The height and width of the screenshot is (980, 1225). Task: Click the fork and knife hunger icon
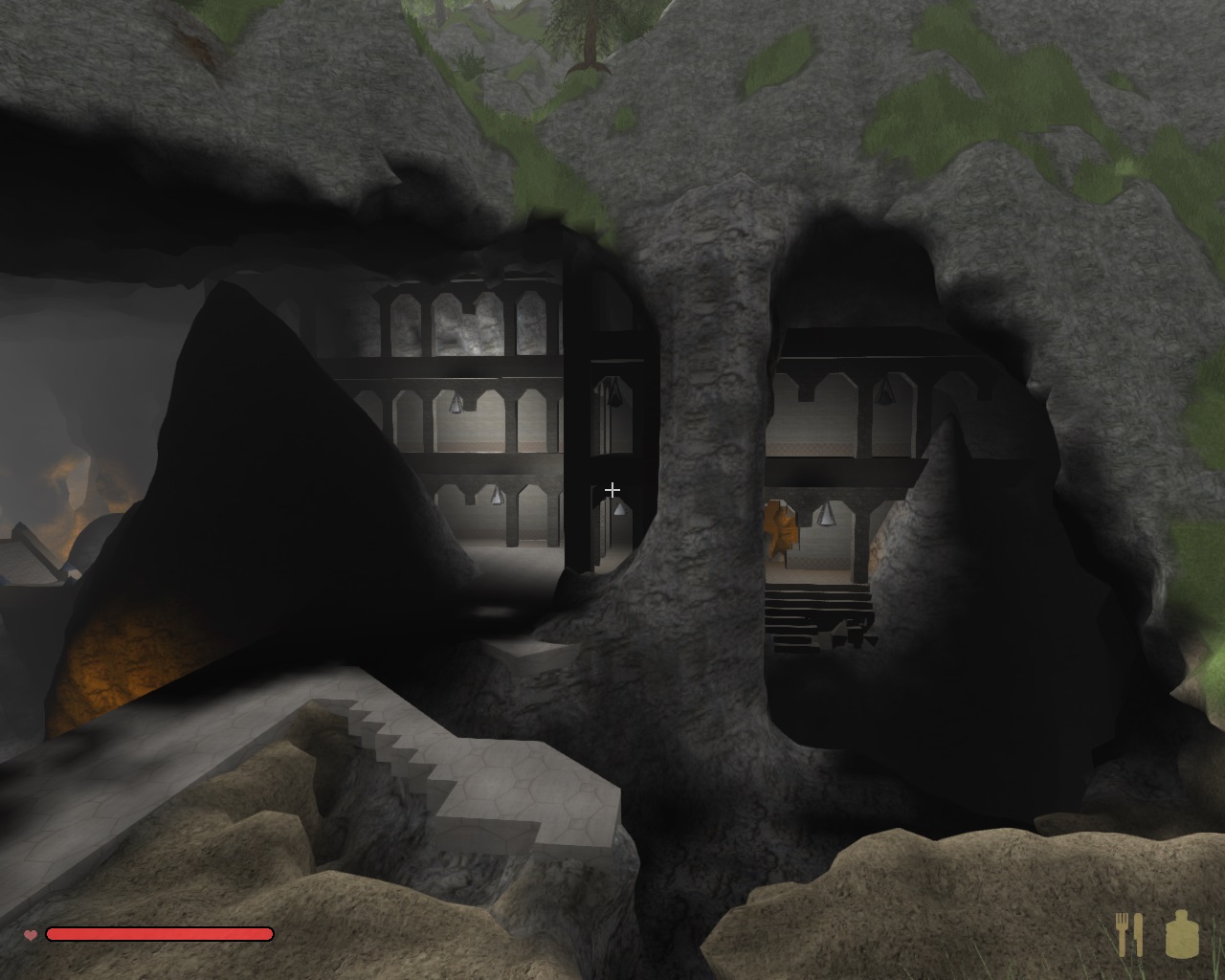(x=1129, y=934)
